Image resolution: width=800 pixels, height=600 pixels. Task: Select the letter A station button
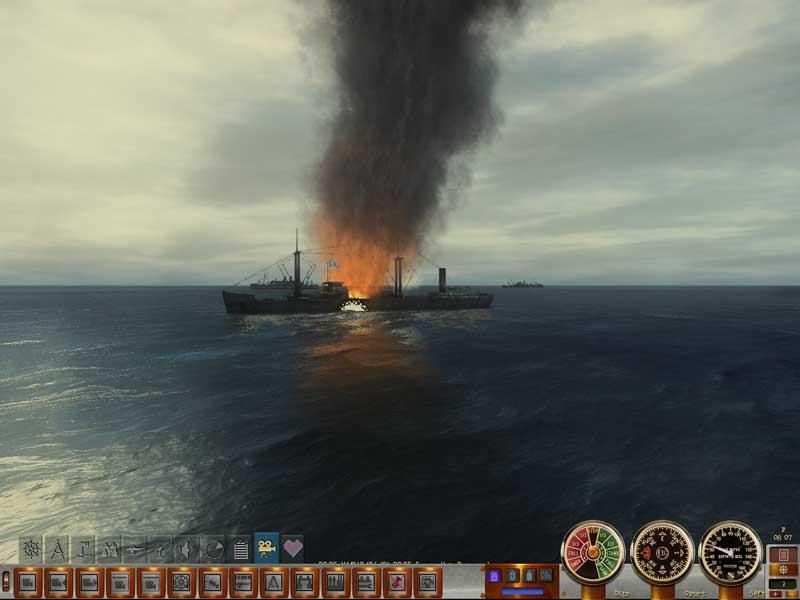(x=273, y=581)
